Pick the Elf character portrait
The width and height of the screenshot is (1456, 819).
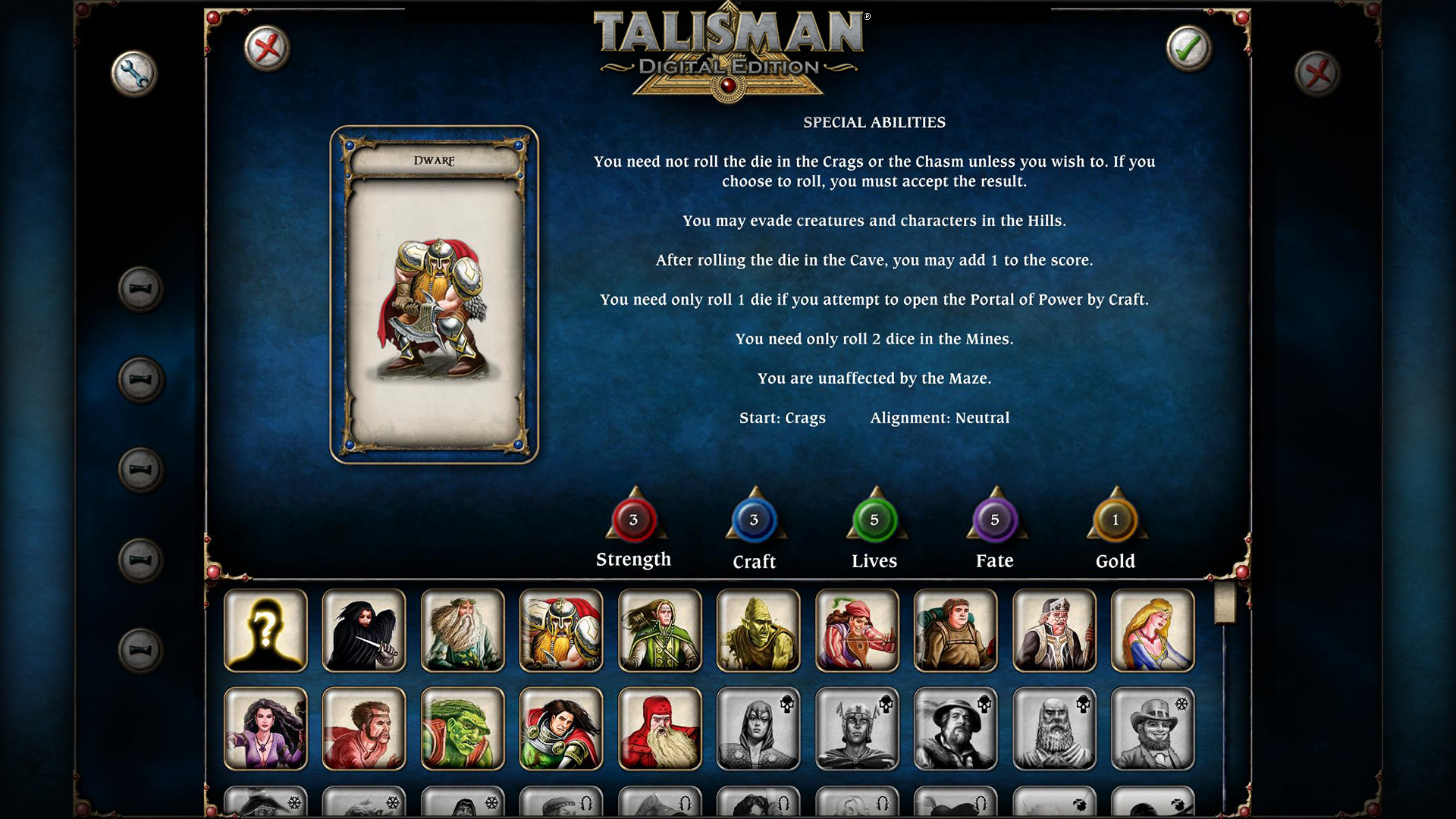tap(660, 630)
